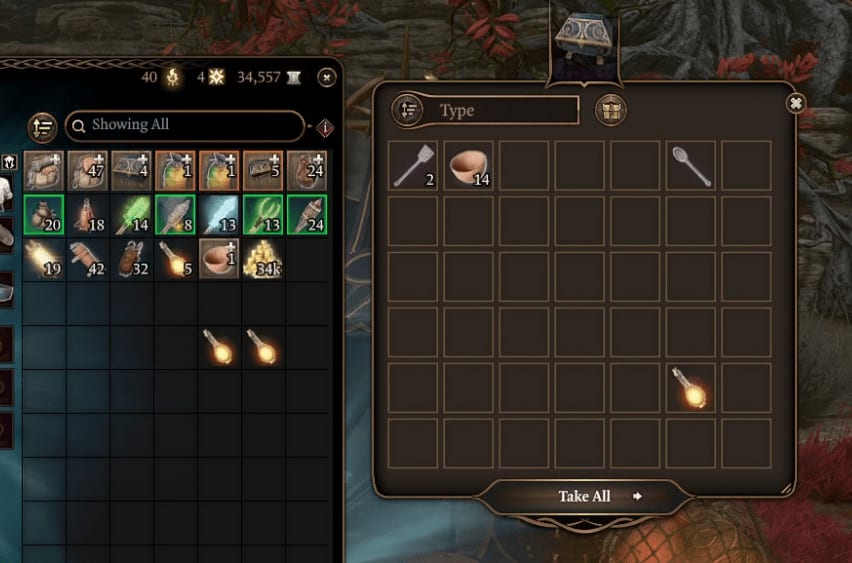The image size is (852, 563).
Task: Choose the glowing potion in the container
Action: click(691, 388)
